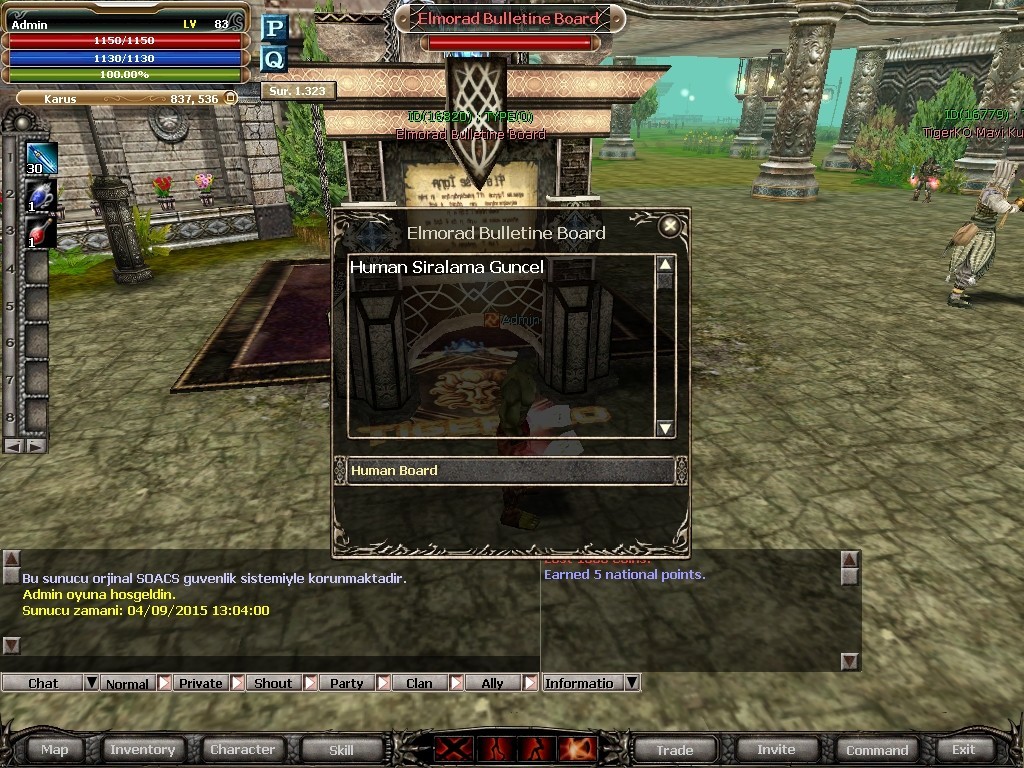Show the Character sheet
This screenshot has height=768, width=1024.
click(x=242, y=749)
